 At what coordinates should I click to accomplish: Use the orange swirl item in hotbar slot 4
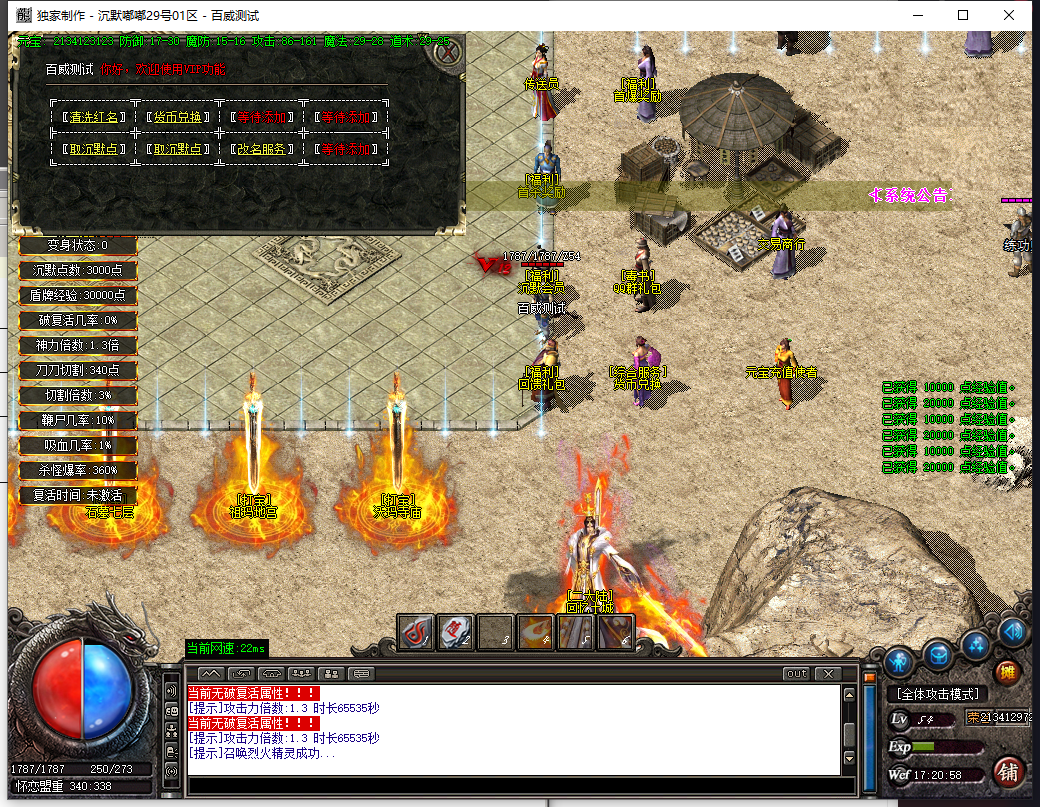coord(536,632)
